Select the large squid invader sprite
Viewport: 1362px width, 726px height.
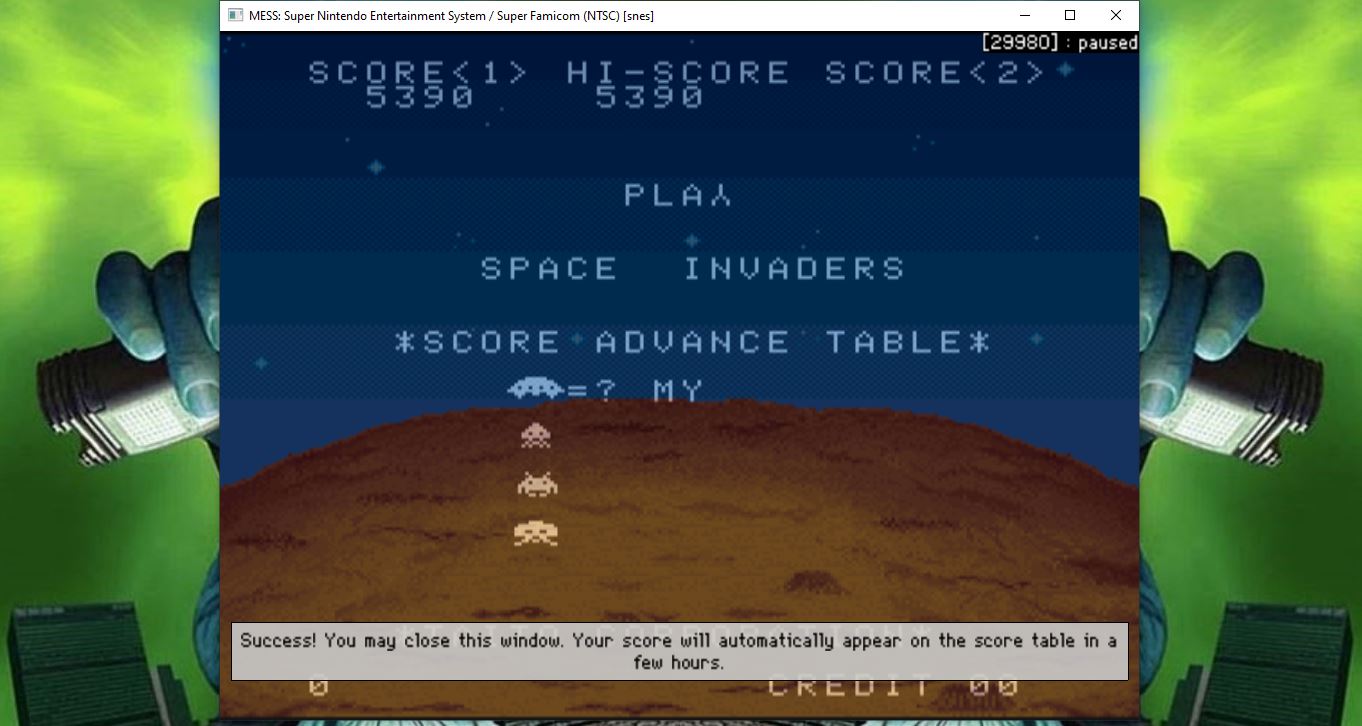535,533
